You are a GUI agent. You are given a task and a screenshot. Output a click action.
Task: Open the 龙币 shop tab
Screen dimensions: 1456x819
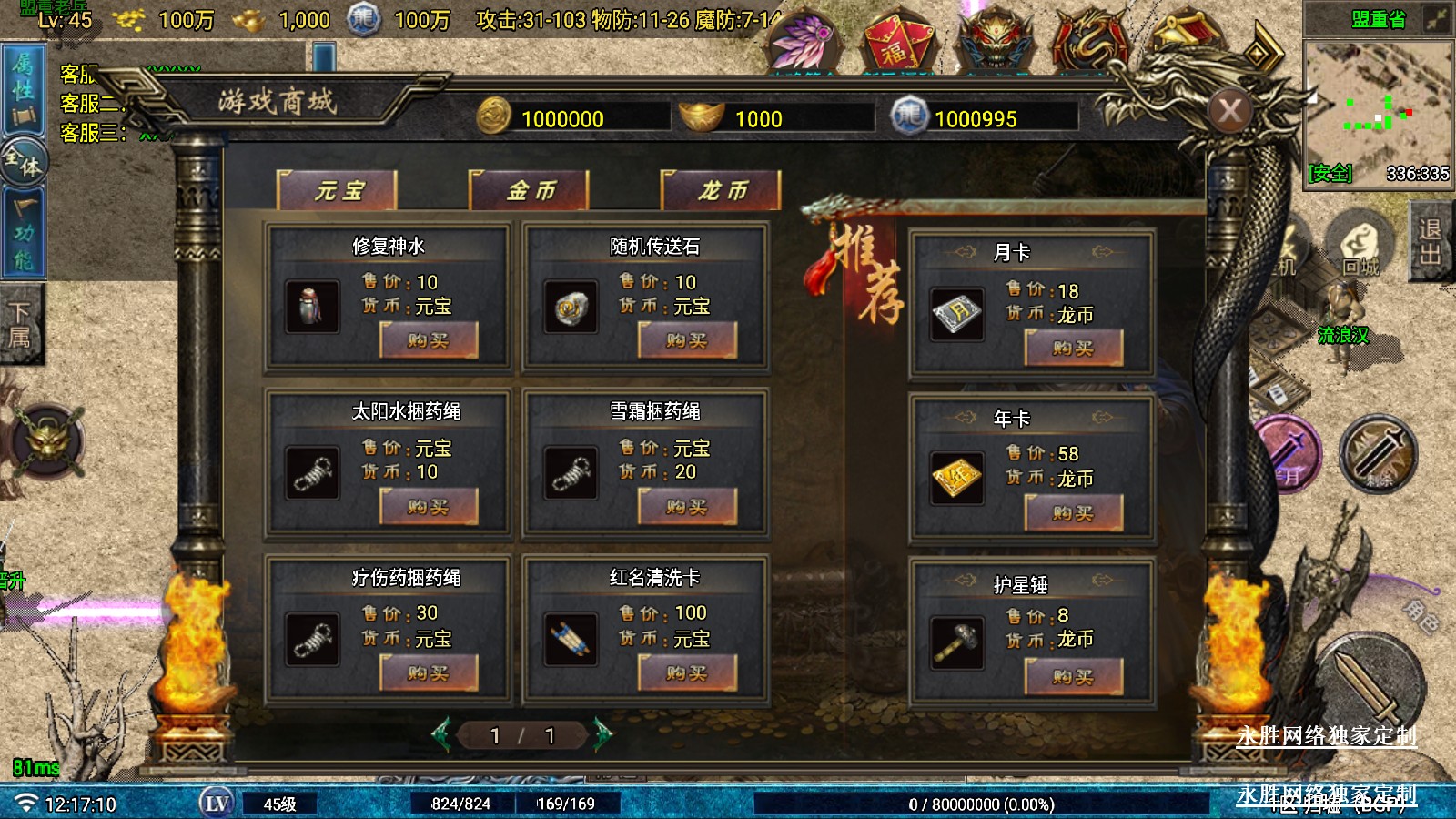pyautogui.click(x=722, y=190)
